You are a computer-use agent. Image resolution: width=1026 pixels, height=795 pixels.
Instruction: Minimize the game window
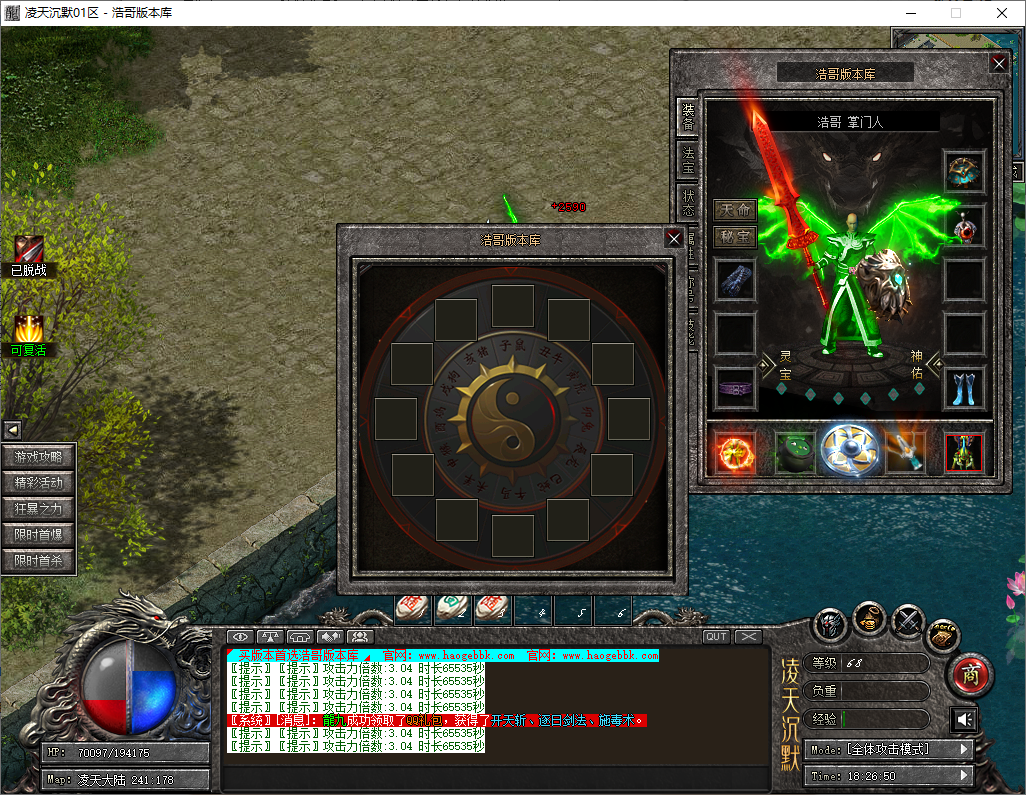(x=910, y=13)
